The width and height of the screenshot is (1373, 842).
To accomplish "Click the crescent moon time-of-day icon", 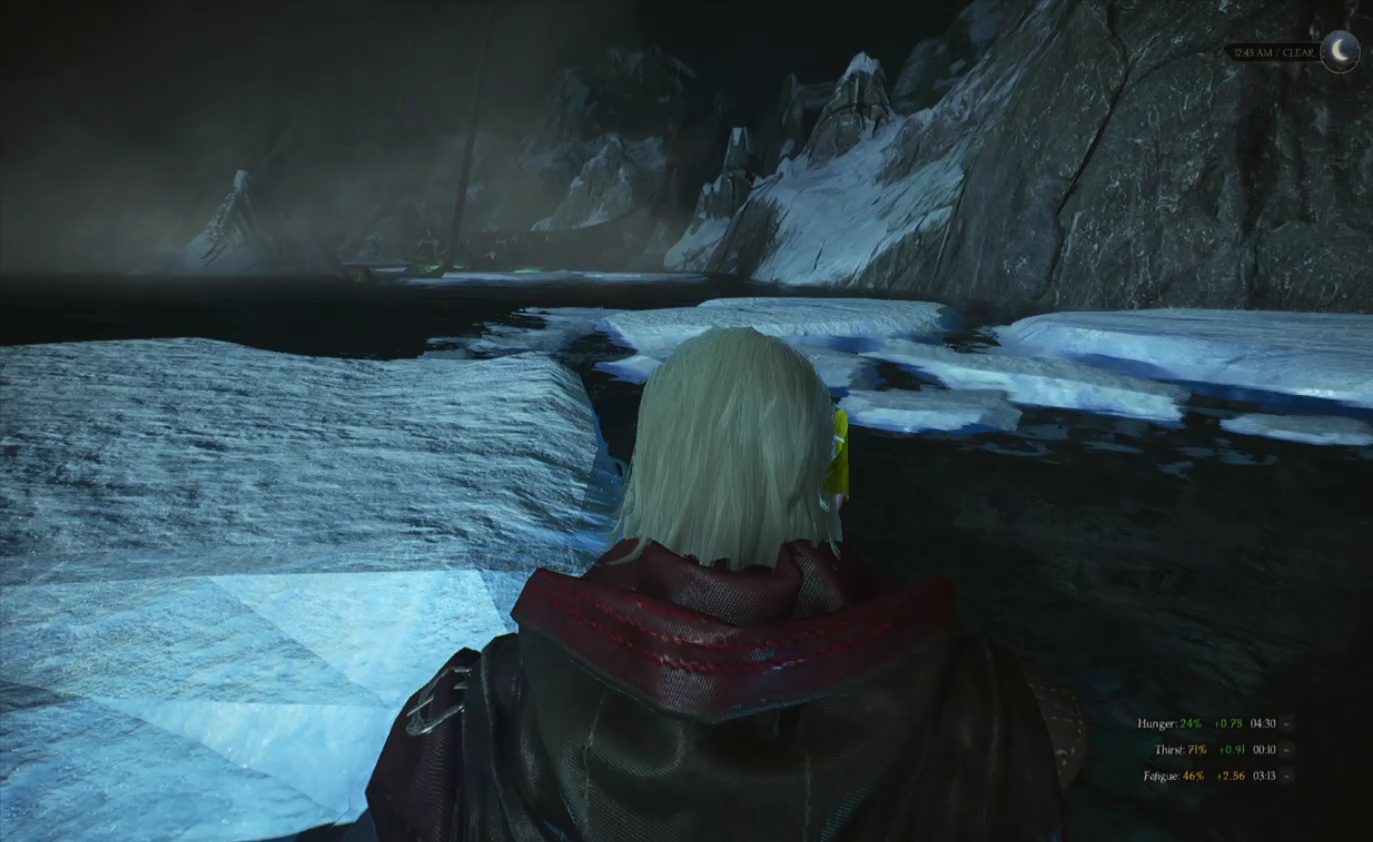I will [1339, 50].
